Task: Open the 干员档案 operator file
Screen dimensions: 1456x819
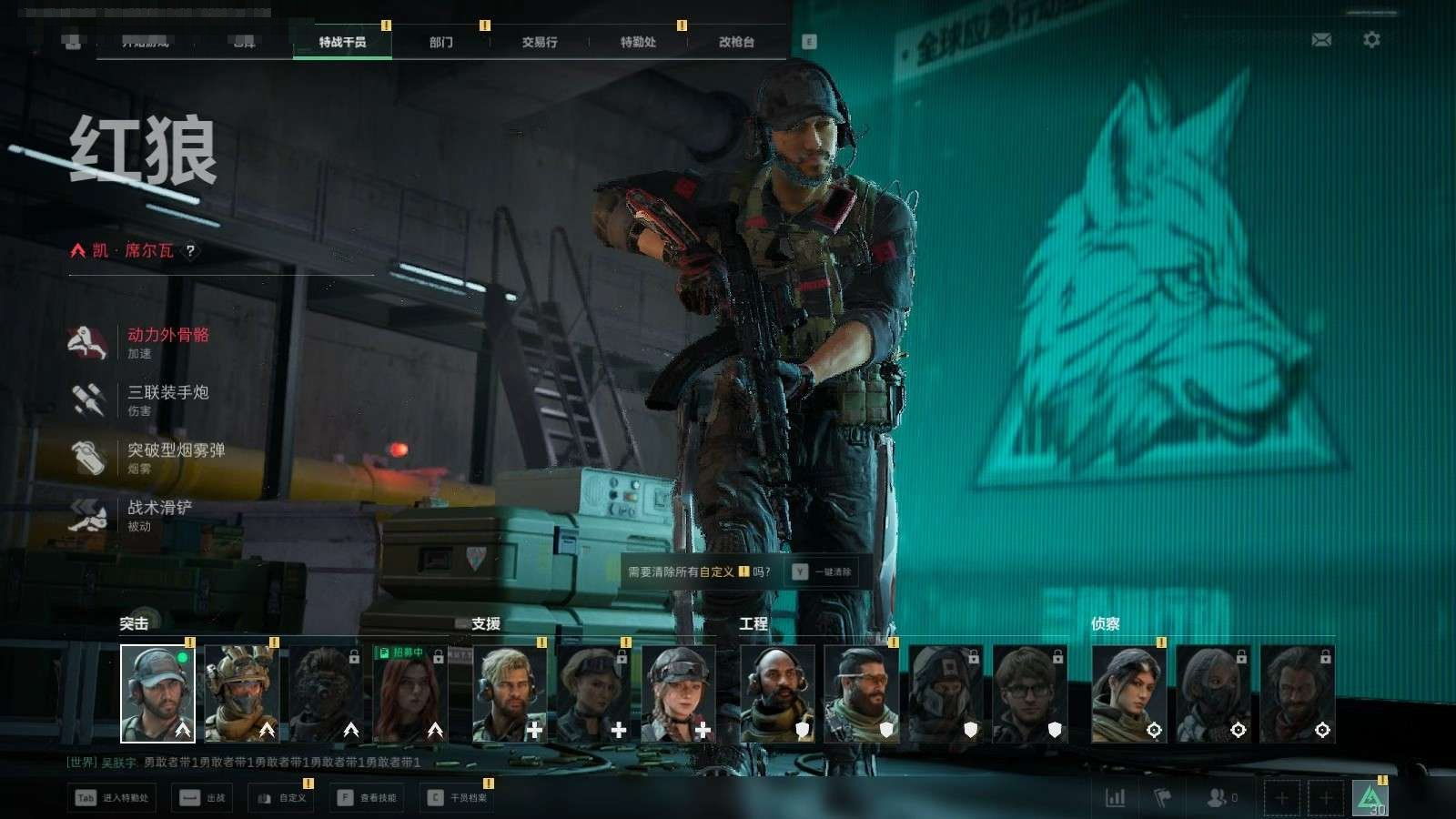Action: tap(458, 798)
